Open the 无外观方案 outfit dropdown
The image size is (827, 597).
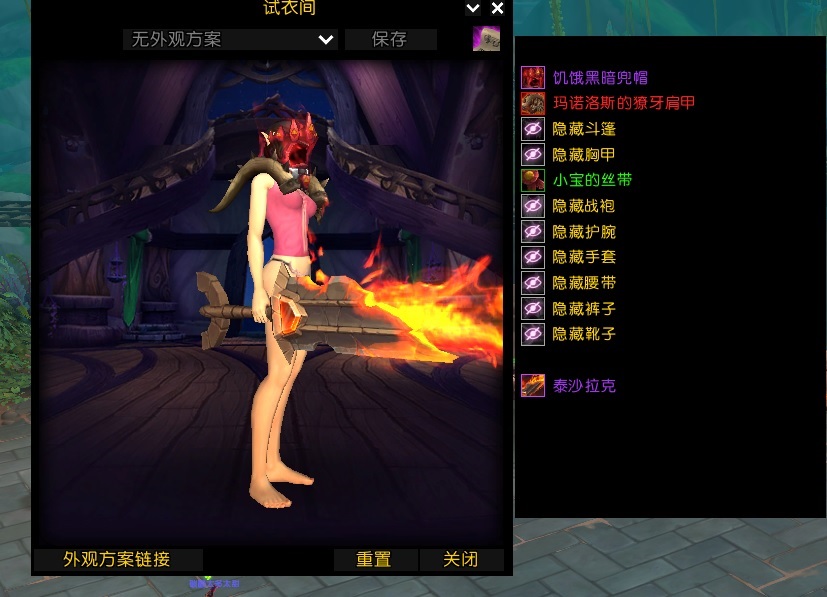[x=230, y=40]
